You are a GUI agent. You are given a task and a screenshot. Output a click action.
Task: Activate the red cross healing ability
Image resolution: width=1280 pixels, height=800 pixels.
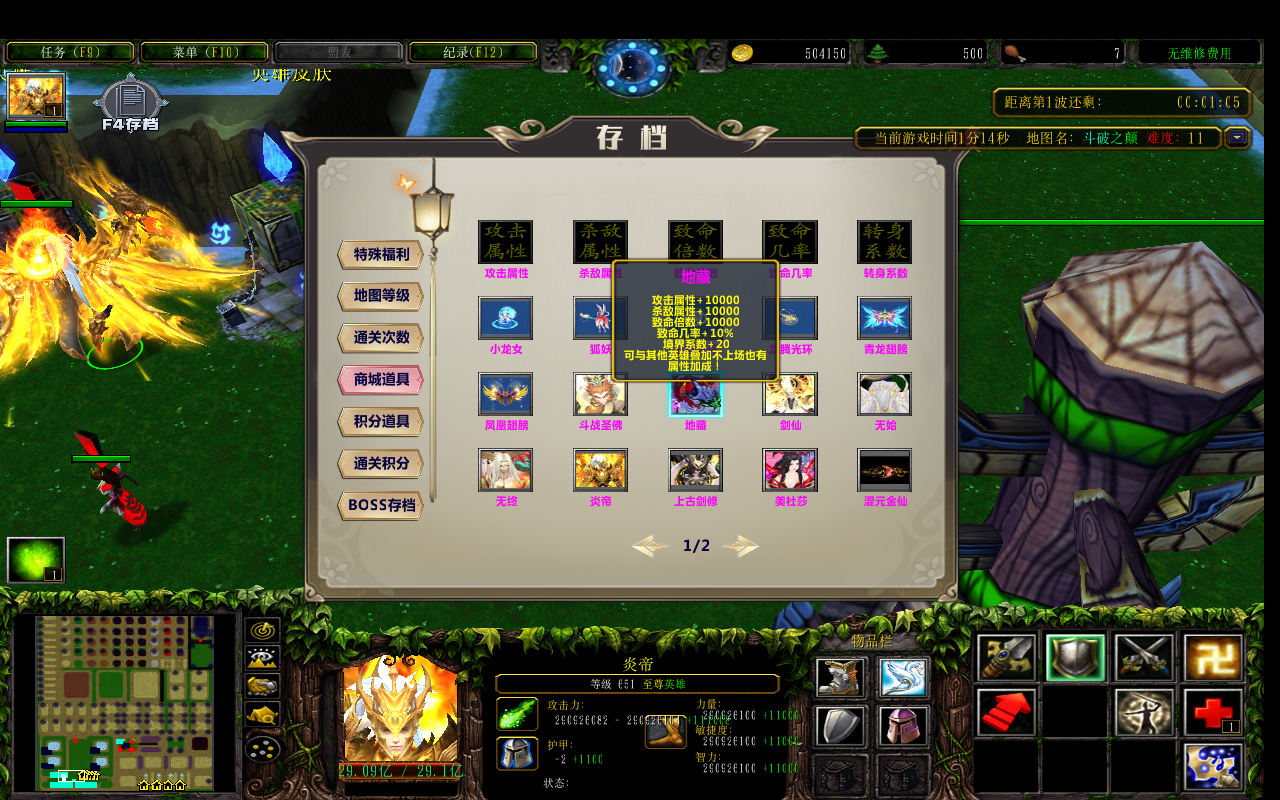click(x=1212, y=712)
